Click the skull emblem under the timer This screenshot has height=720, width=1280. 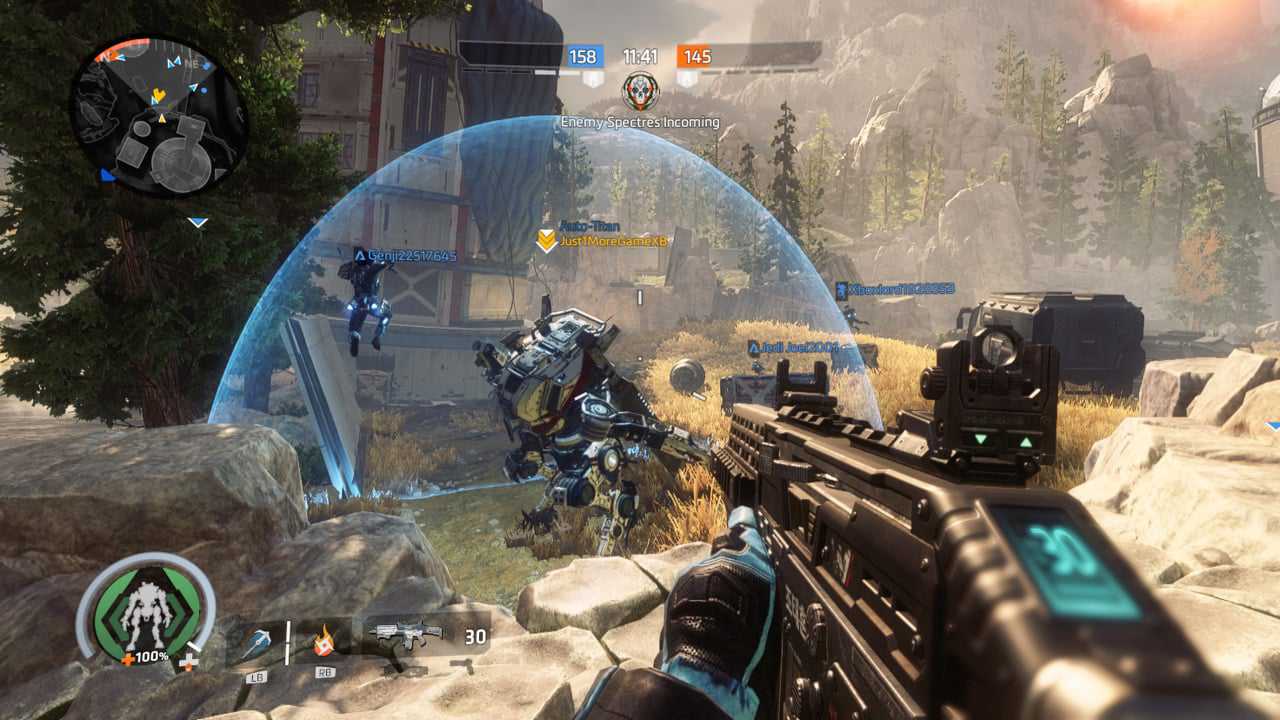640,91
